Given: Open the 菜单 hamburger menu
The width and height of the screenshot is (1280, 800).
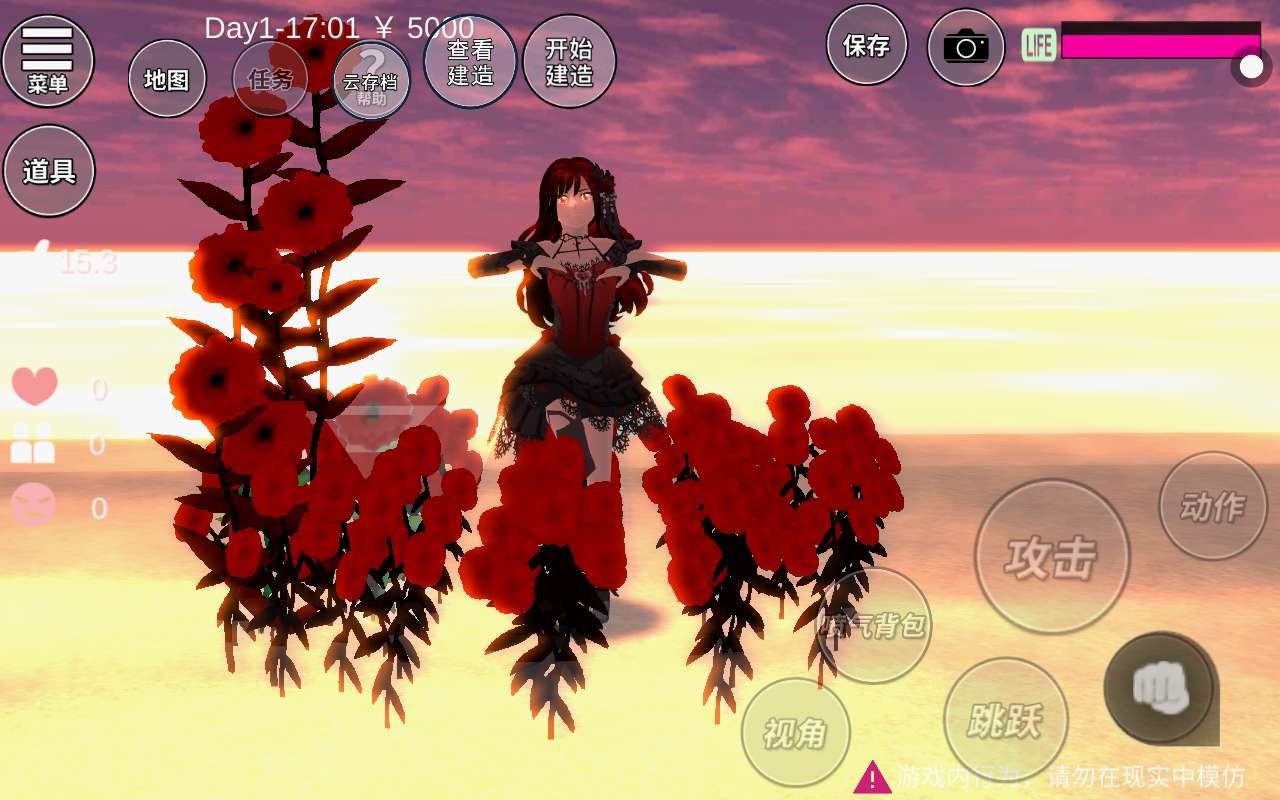Looking at the screenshot, I should 48,60.
